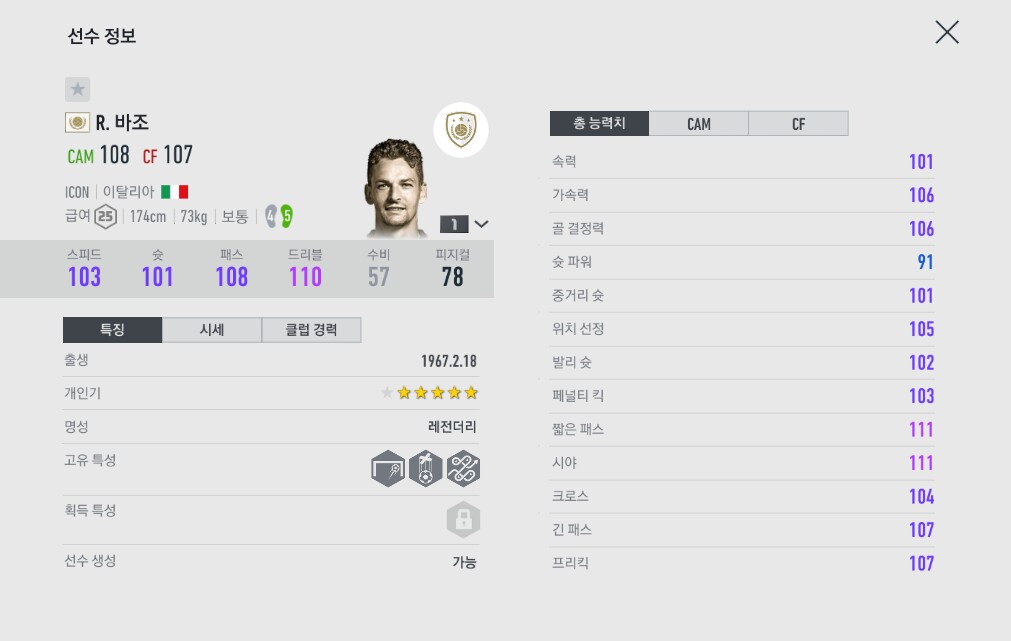Screen dimensions: 1011x641
Task: Select the locked acquired-trait slot
Action: pyautogui.click(x=463, y=520)
